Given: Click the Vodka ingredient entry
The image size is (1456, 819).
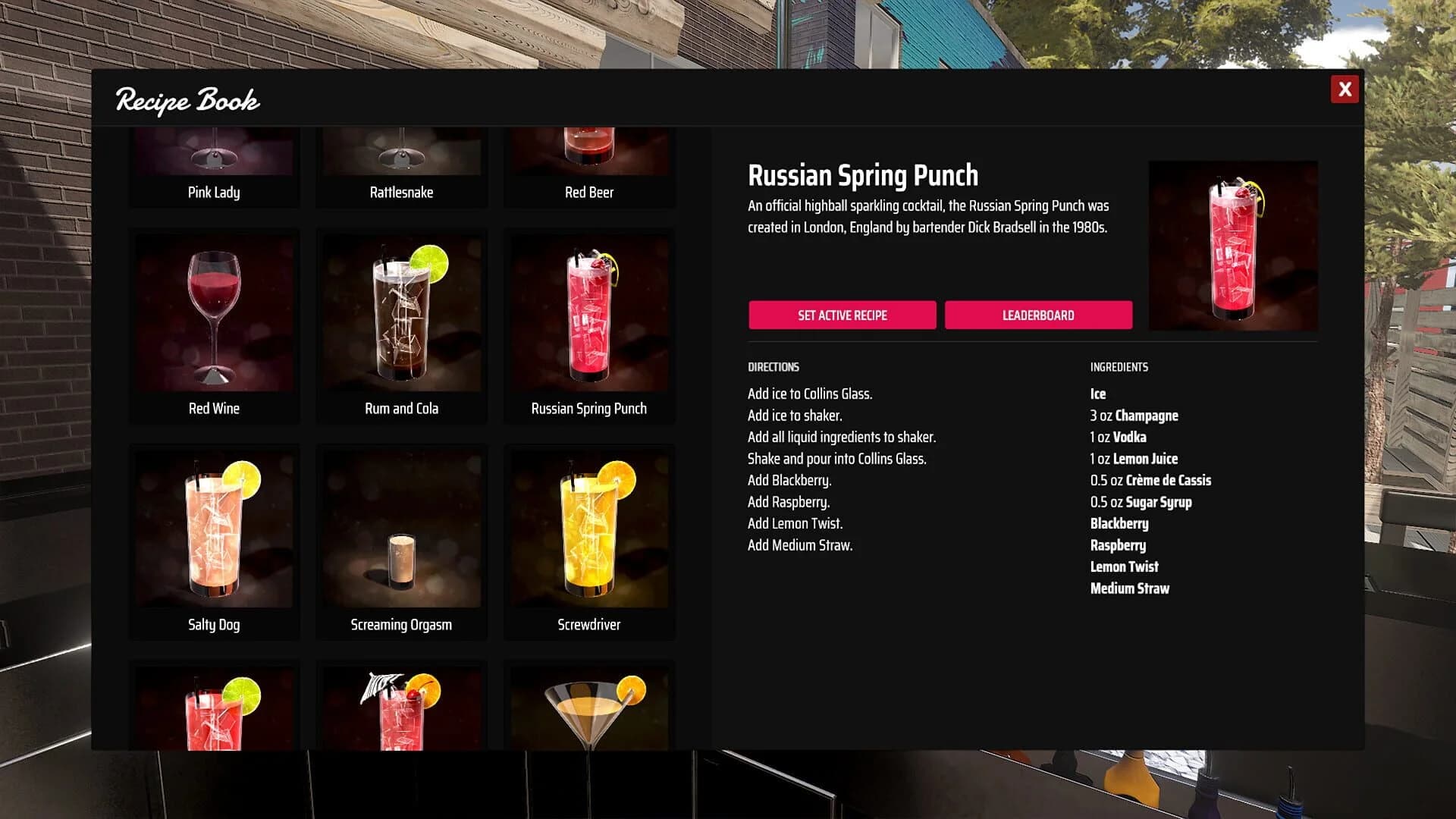Looking at the screenshot, I should [x=1118, y=437].
